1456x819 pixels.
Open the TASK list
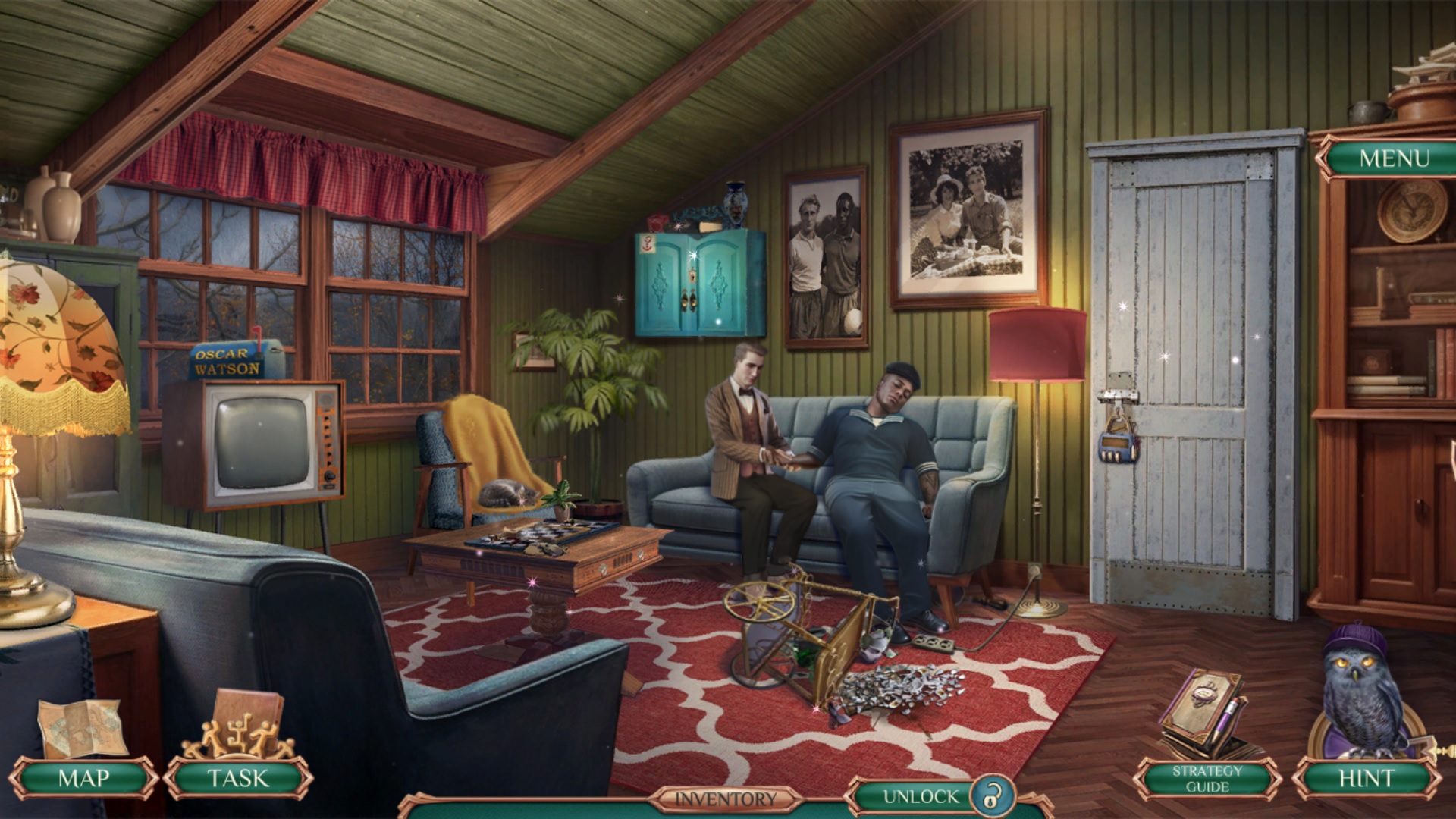[x=238, y=778]
